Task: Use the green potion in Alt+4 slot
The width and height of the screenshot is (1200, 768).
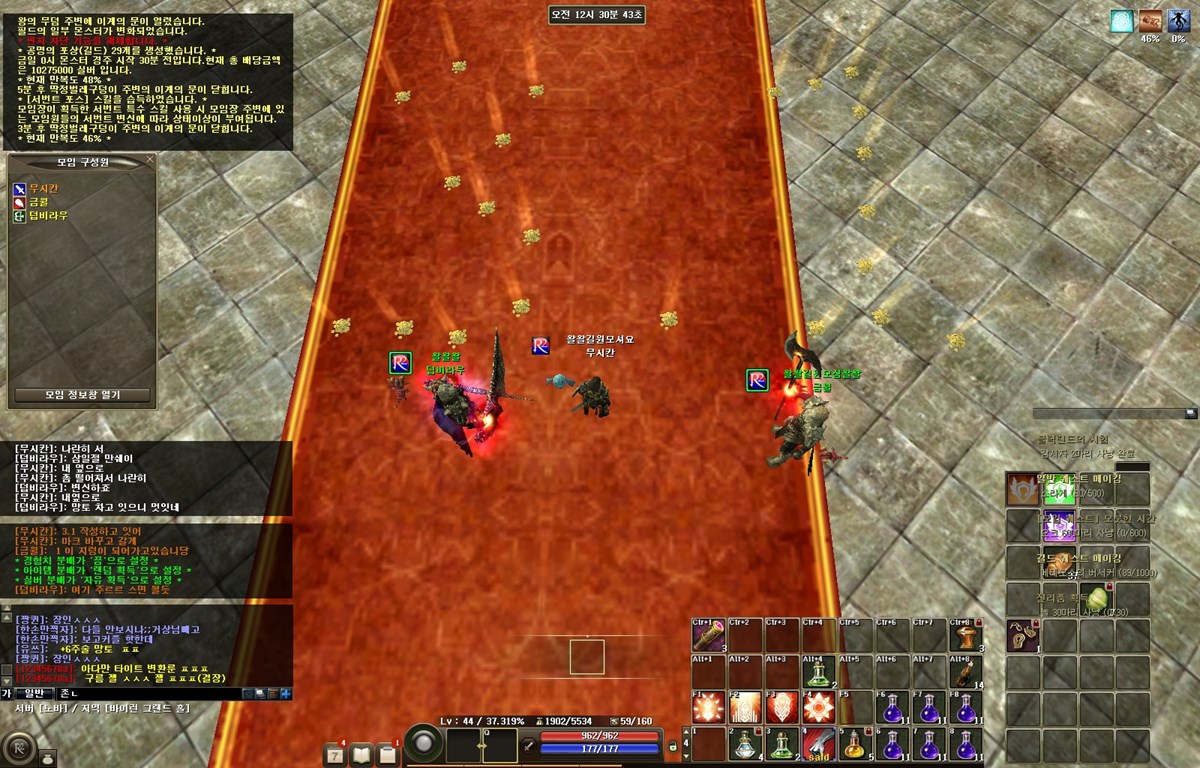Action: click(819, 673)
